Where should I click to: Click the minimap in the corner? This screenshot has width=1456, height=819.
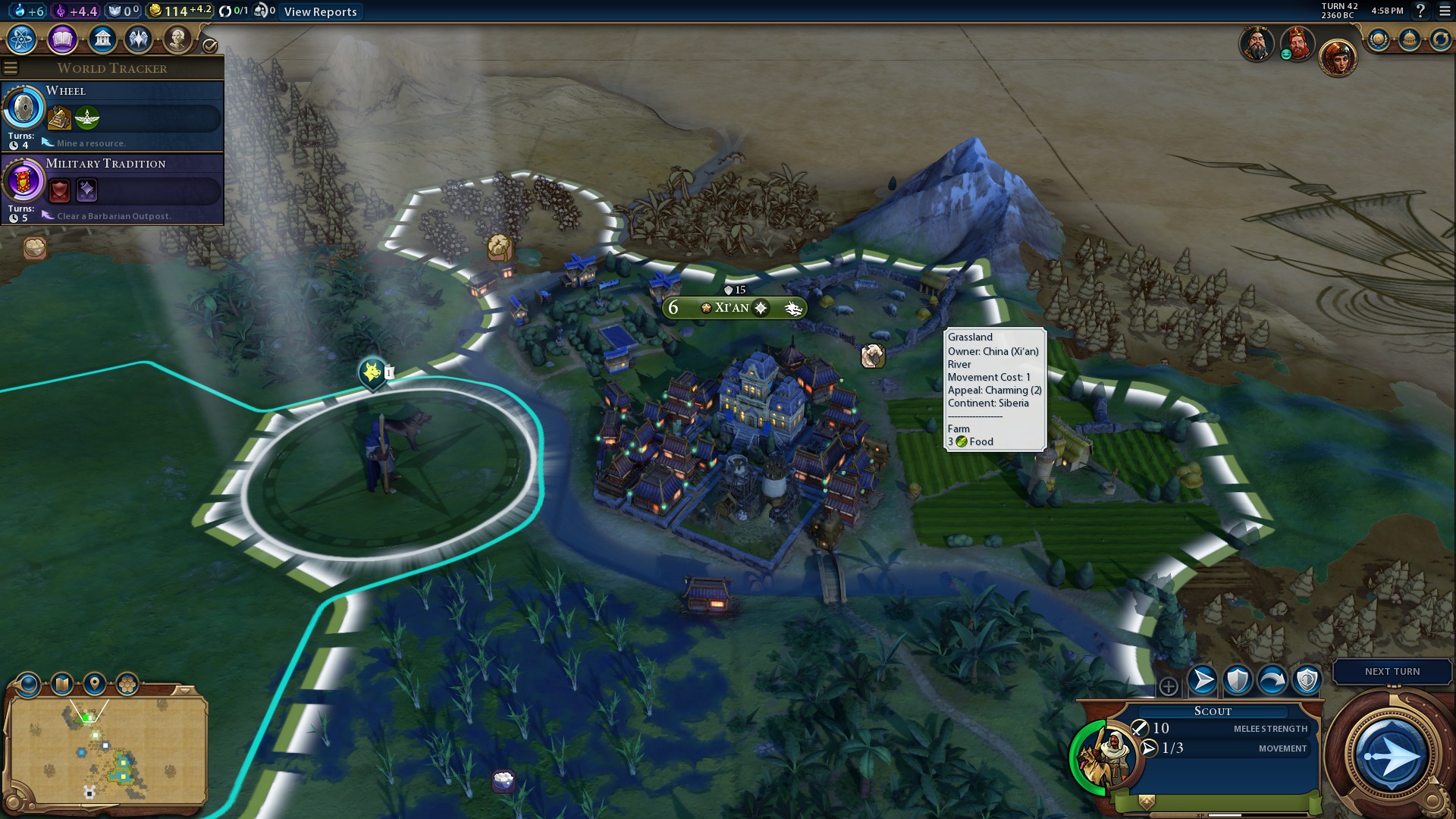[106, 751]
